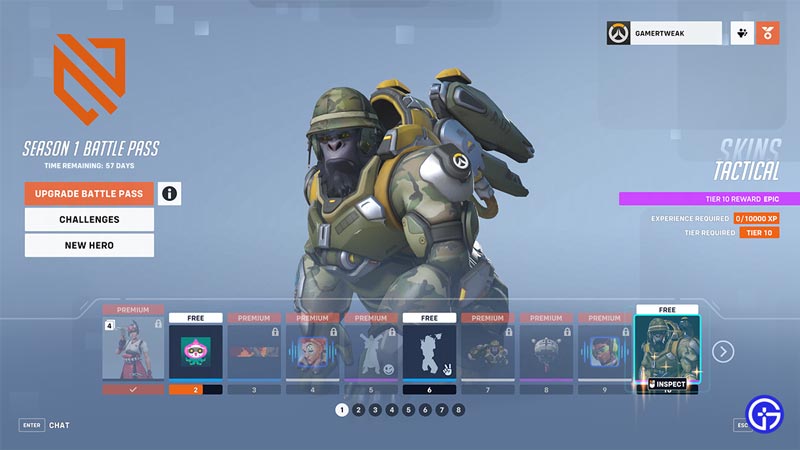The width and height of the screenshot is (800, 450).
Task: Open the GAMERTWEAK player profile
Action: tap(664, 33)
